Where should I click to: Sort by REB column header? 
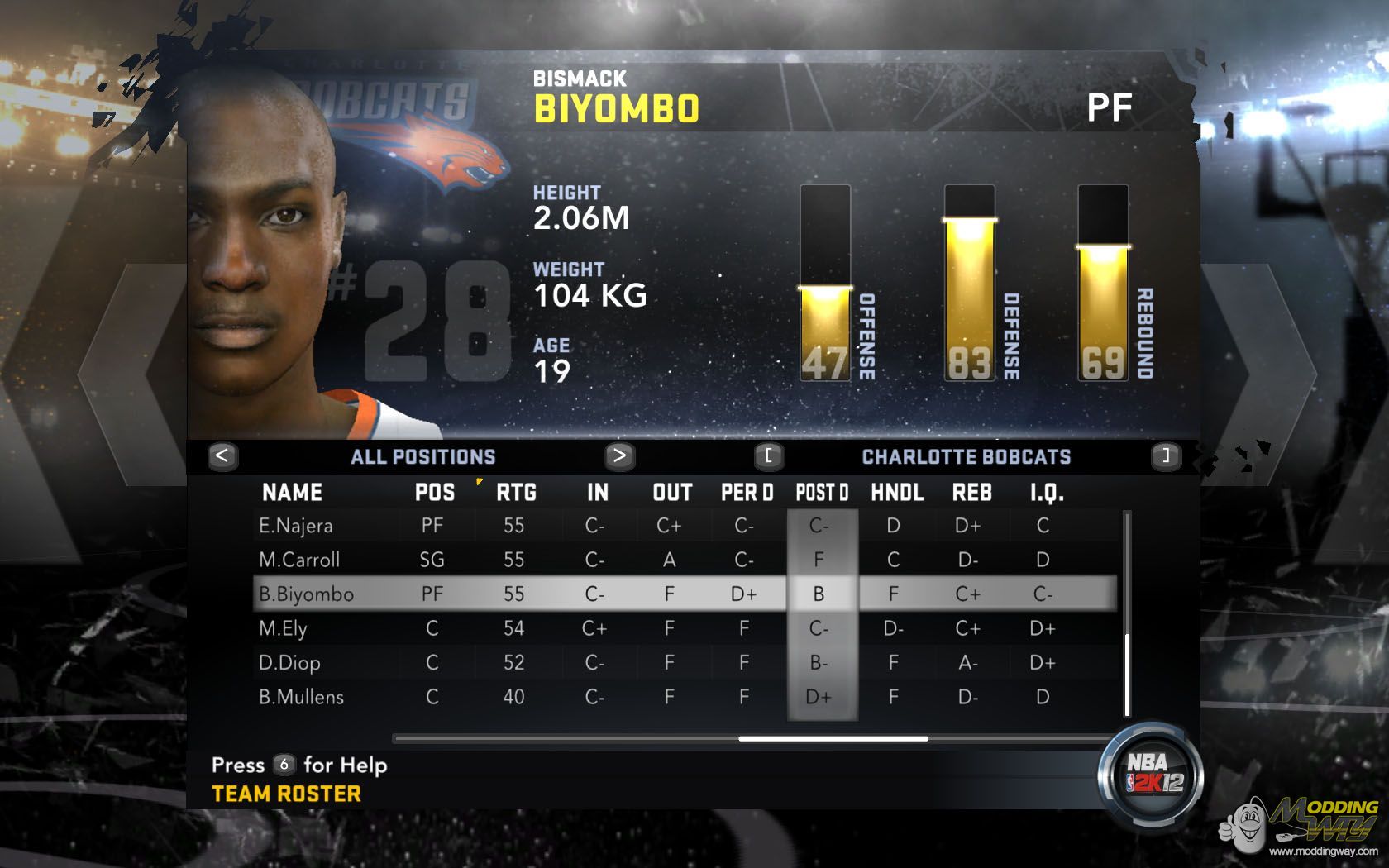(x=971, y=493)
